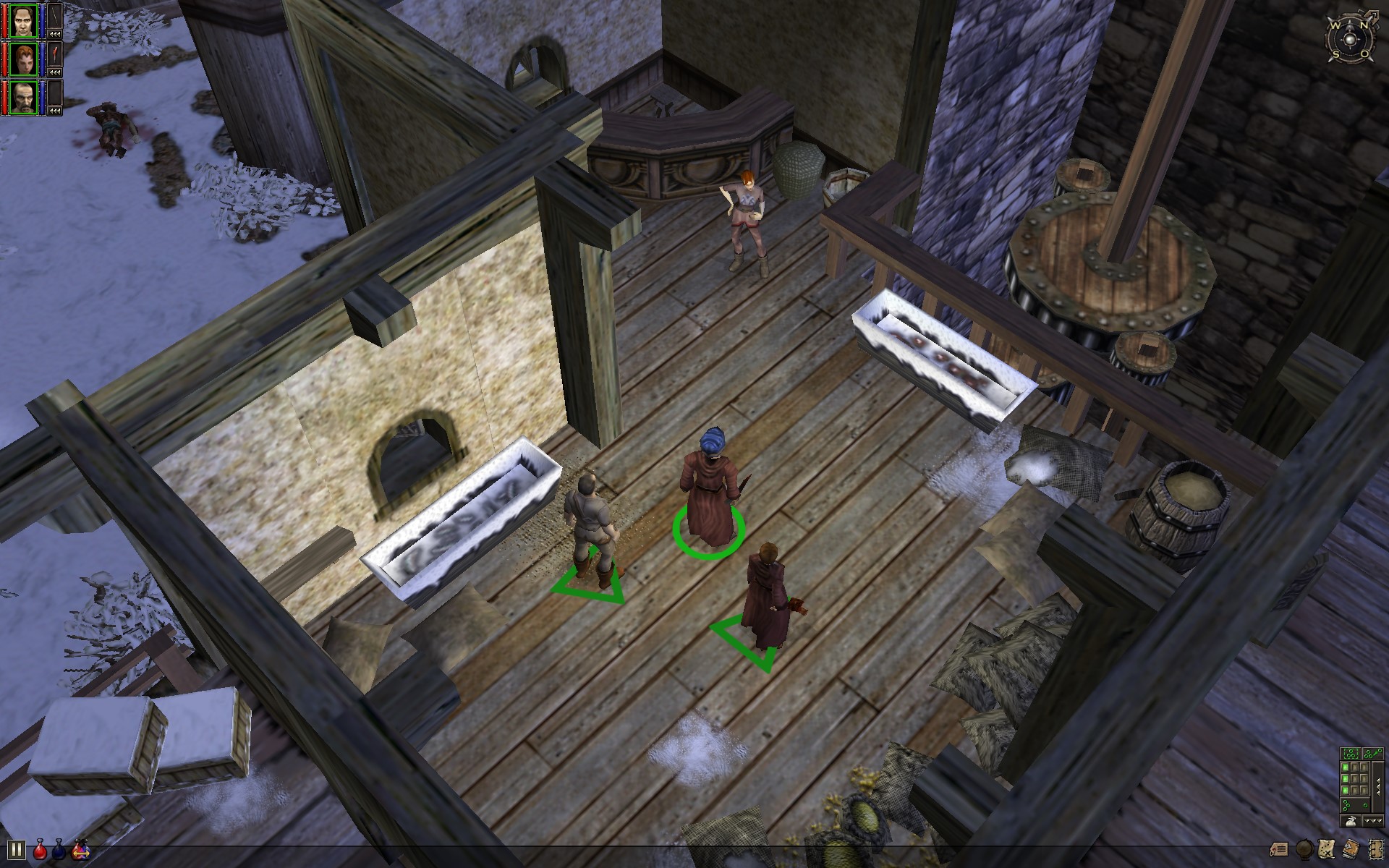Viewport: 1389px width, 868px height.
Task: Redistribute potions among the party
Action: (80, 849)
